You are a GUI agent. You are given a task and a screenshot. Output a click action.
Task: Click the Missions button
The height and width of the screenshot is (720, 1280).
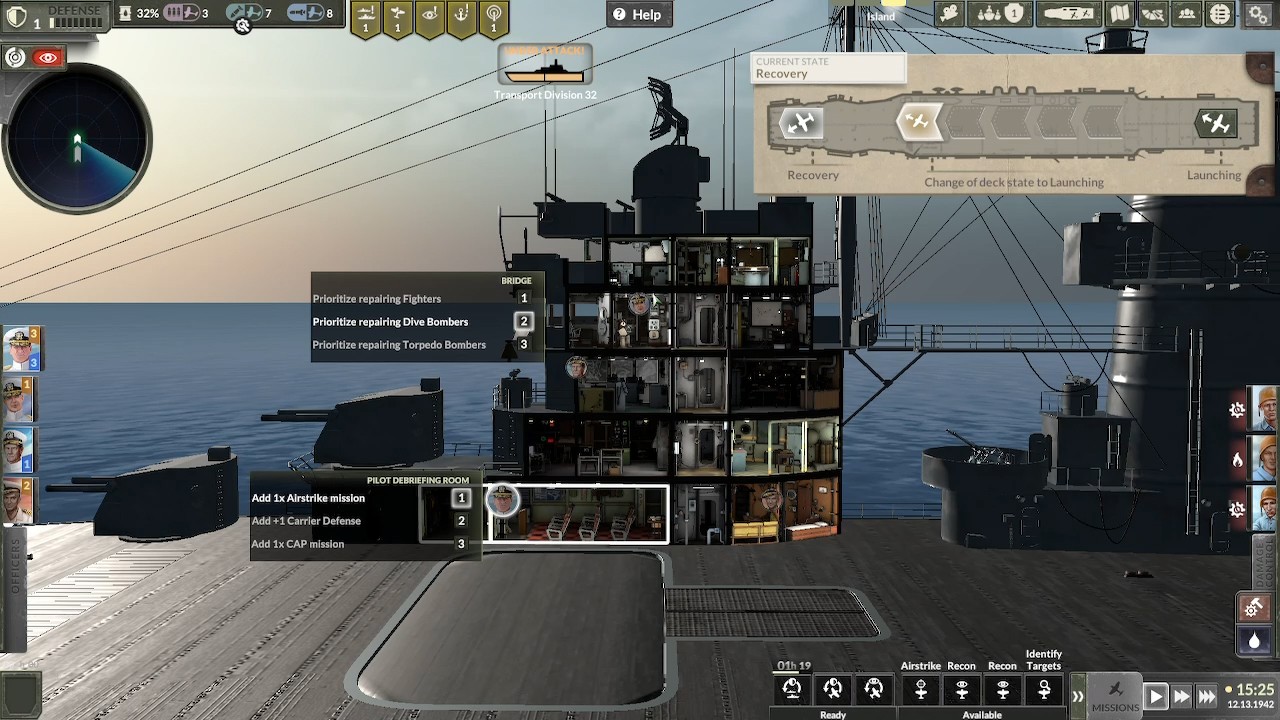tap(1116, 693)
